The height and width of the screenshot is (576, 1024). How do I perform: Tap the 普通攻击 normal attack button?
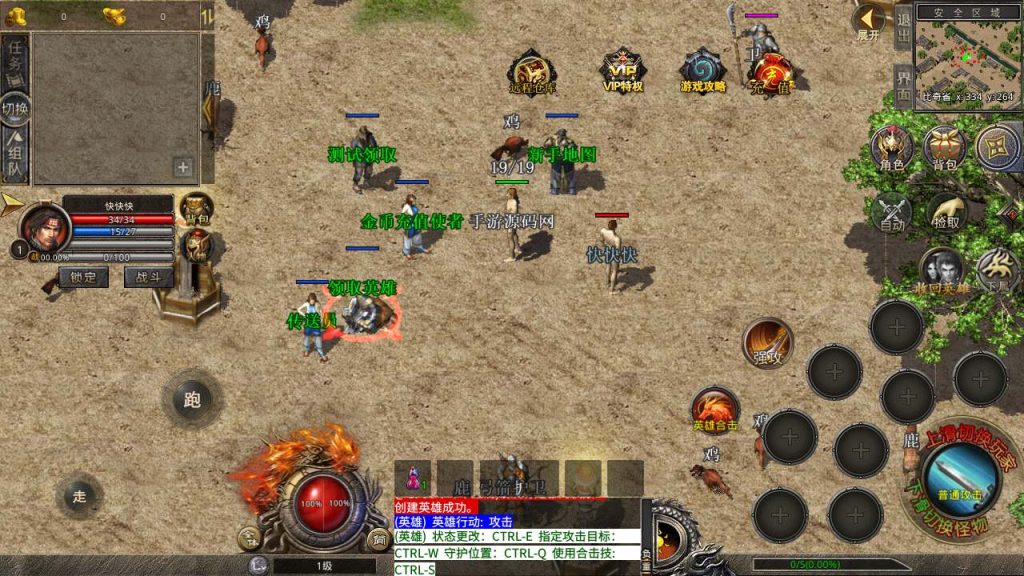click(x=960, y=474)
